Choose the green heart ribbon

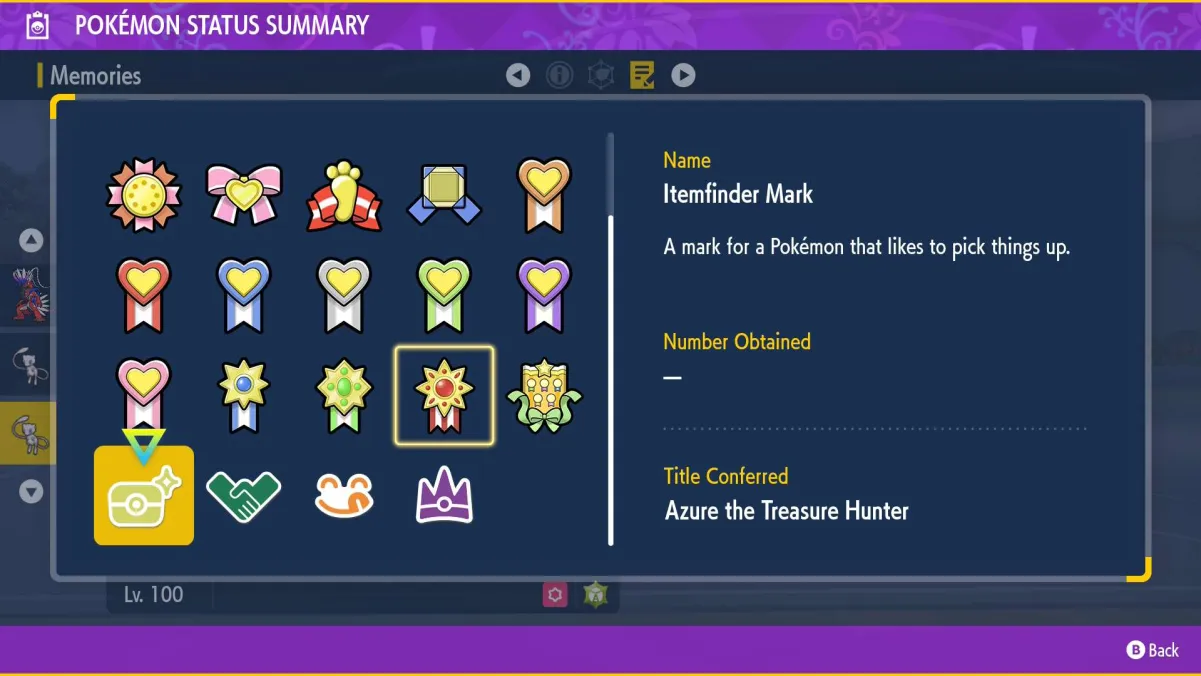[444, 296]
